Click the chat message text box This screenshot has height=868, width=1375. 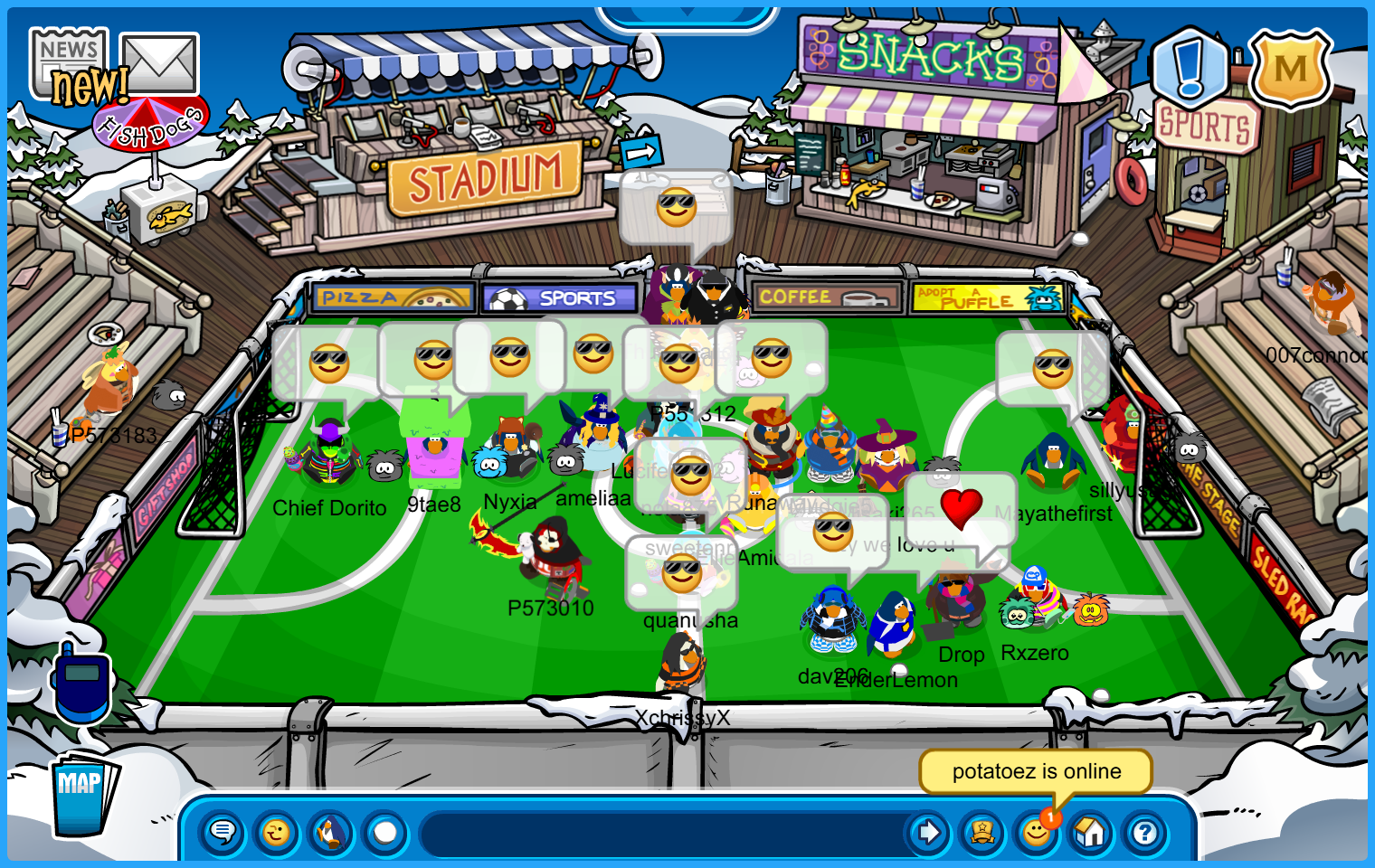coord(660,833)
